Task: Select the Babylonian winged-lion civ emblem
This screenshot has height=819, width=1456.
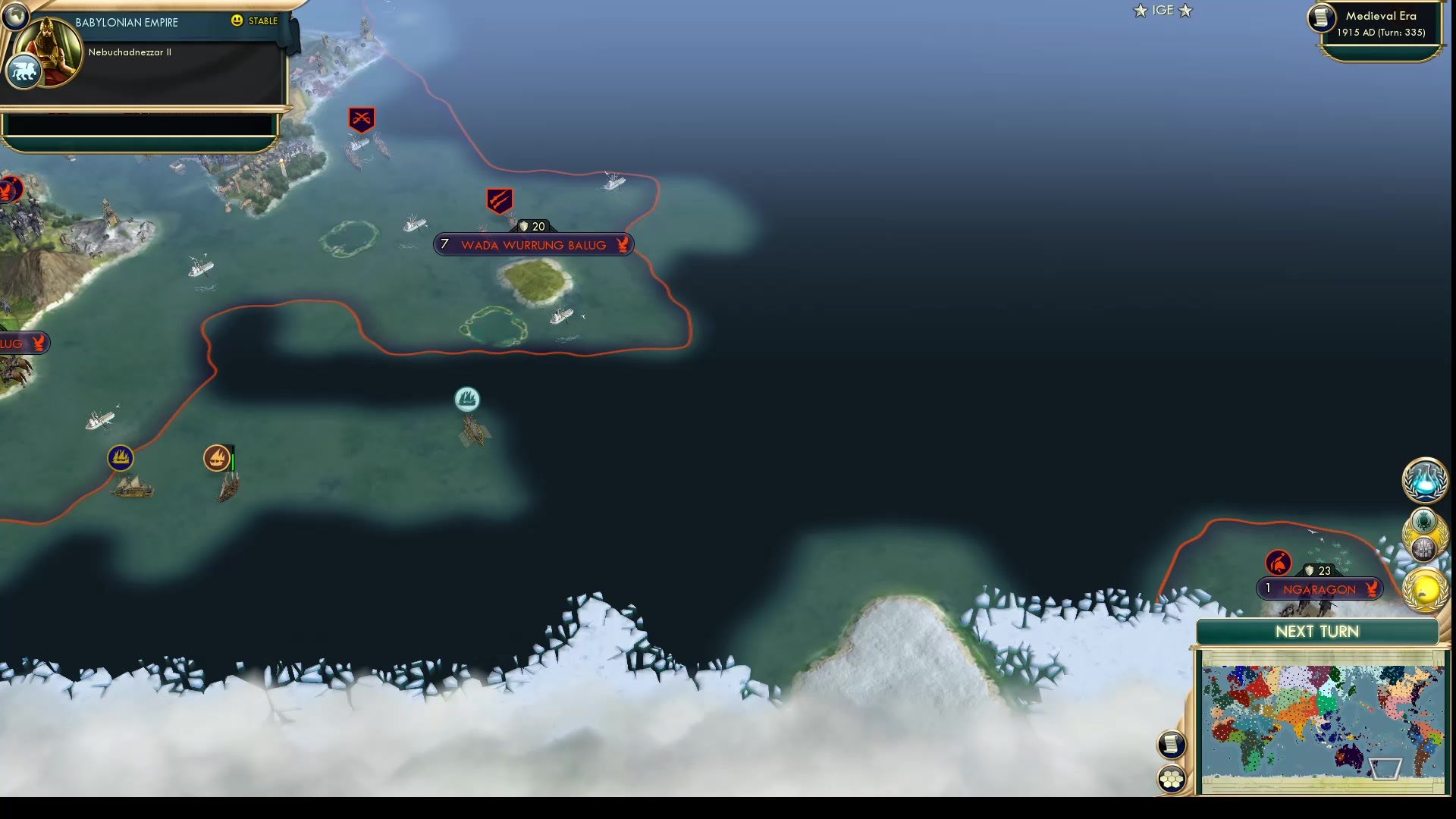Action: pos(24,71)
